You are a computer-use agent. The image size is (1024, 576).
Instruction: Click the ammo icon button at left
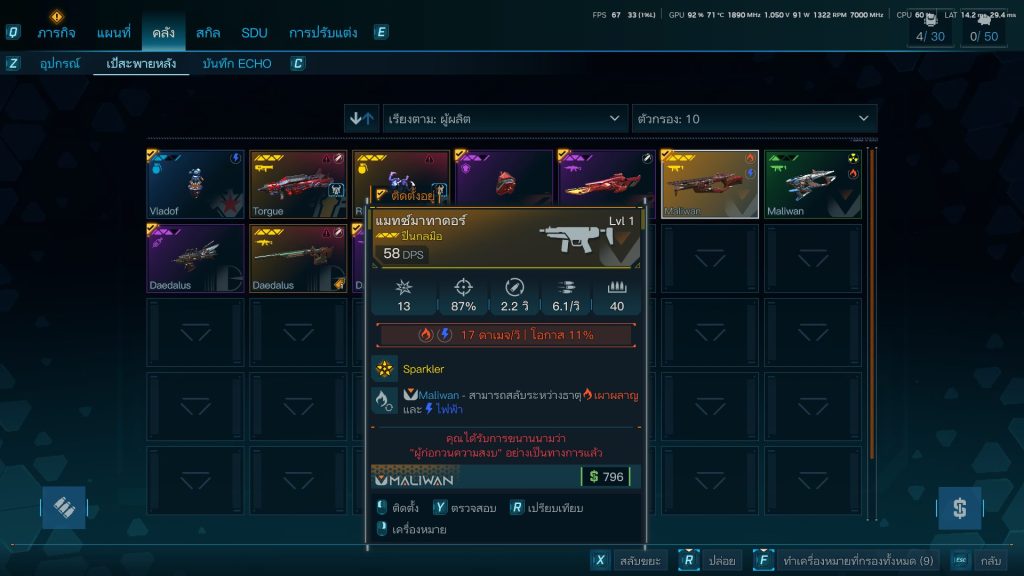pos(63,508)
